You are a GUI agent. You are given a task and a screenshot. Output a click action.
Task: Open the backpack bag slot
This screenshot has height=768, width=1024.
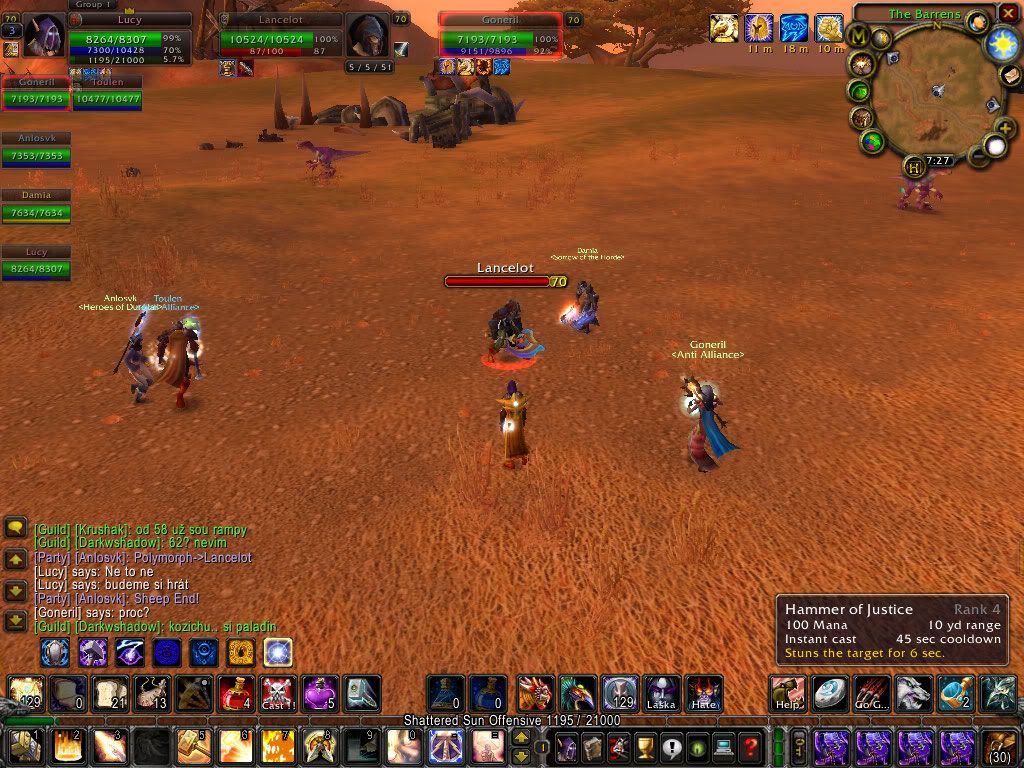[1000, 746]
